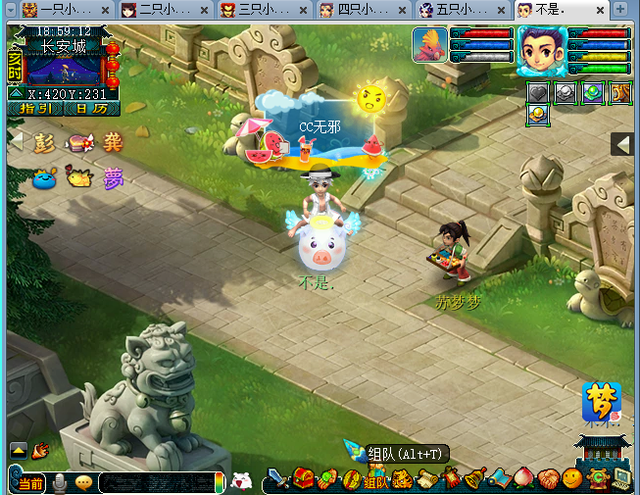This screenshot has height=495, width=640.
Task: Select the player character portrait
Action: (x=542, y=49)
